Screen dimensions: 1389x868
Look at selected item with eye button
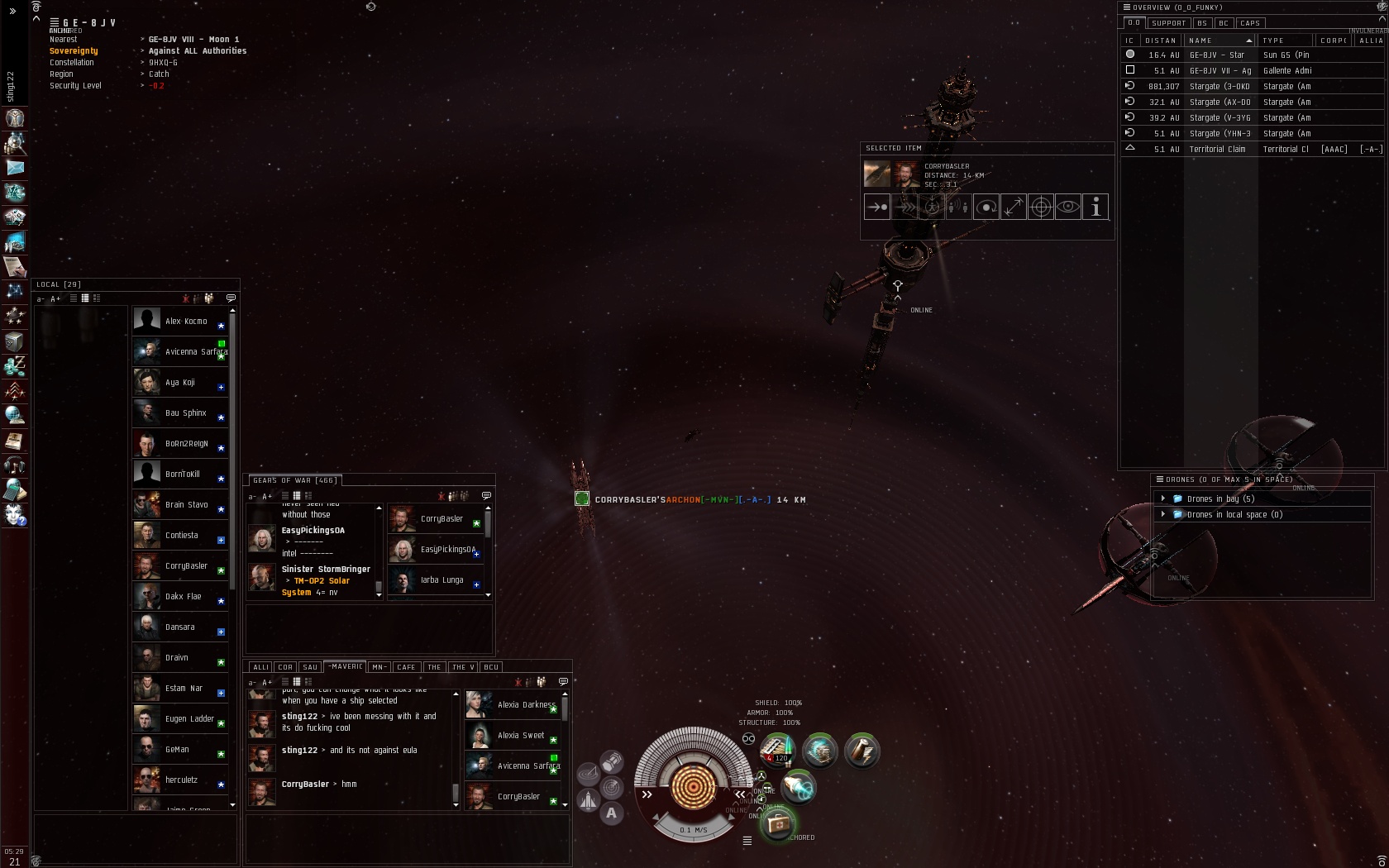click(x=1068, y=207)
